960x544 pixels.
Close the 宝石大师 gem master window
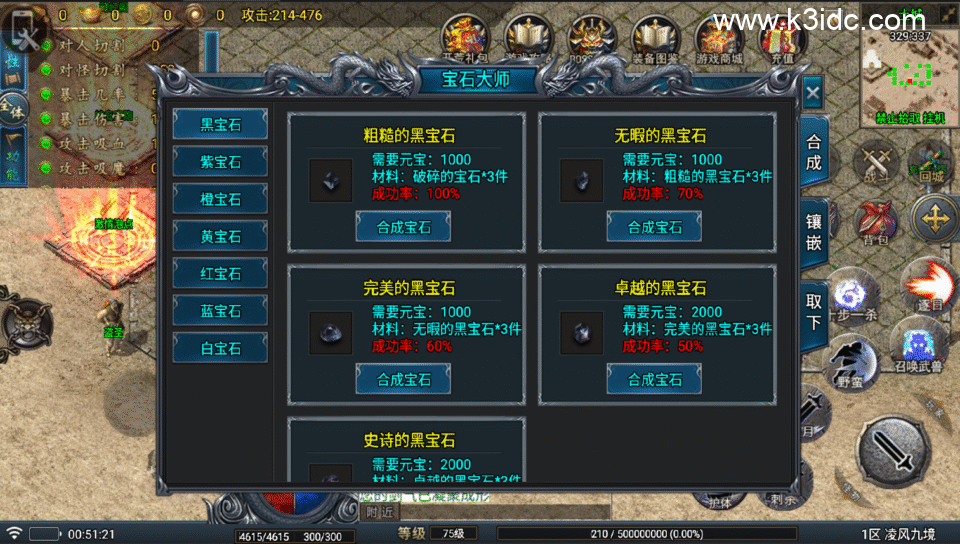coord(812,93)
